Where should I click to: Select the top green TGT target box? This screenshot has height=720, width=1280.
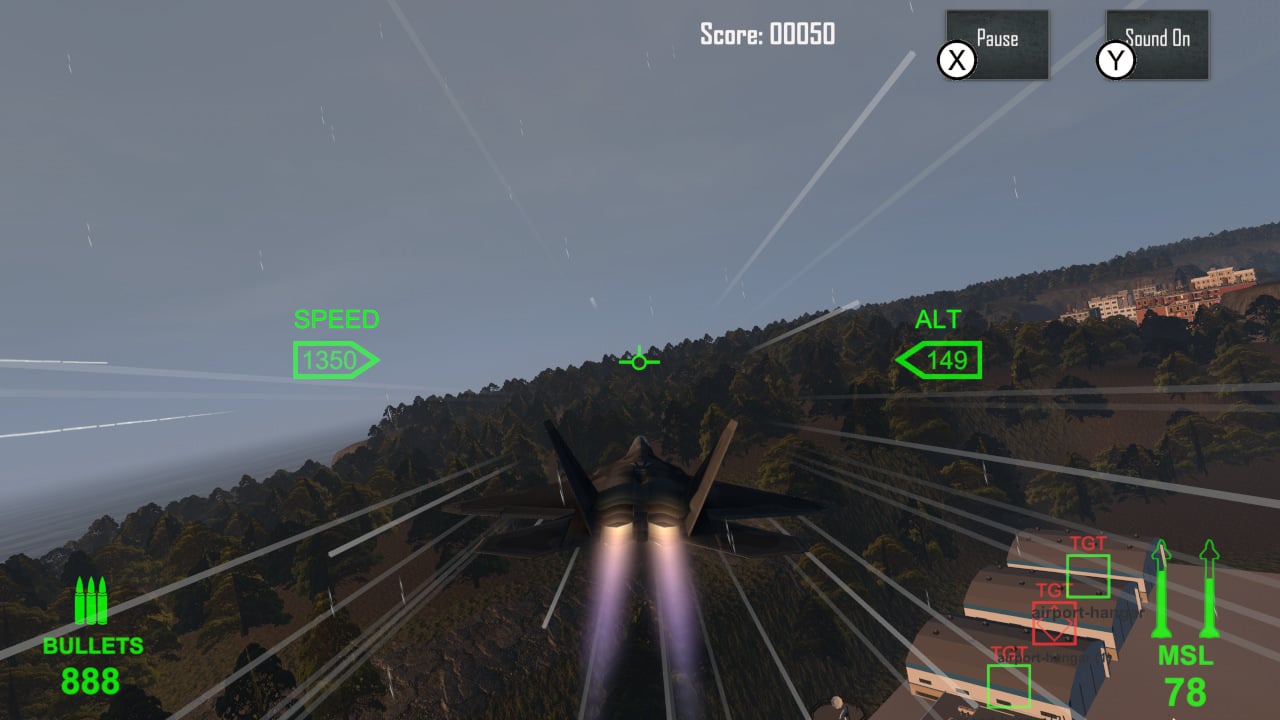pyautogui.click(x=1088, y=575)
